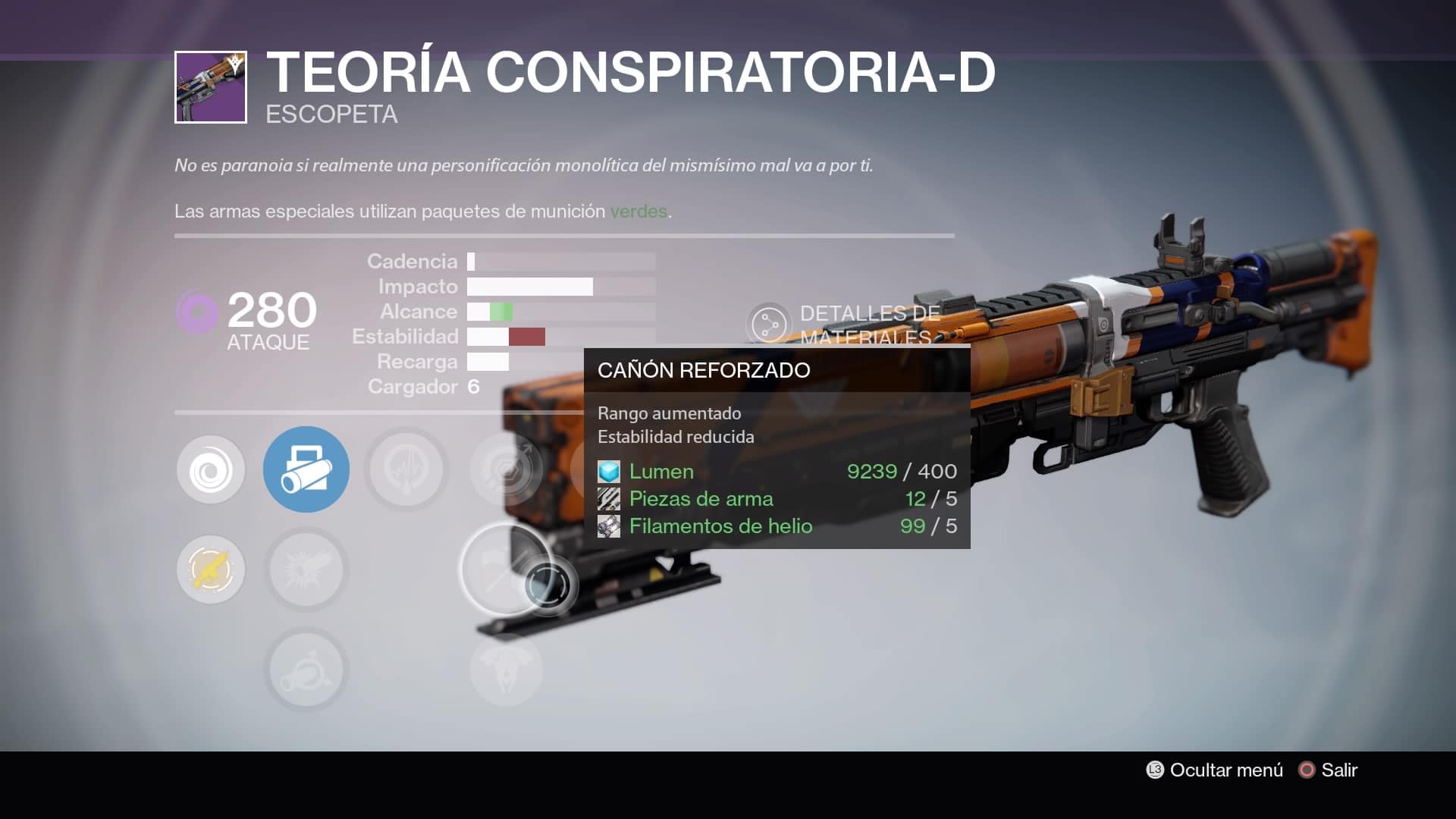
Task: Click the faded beast-skull perk node
Action: 507,670
